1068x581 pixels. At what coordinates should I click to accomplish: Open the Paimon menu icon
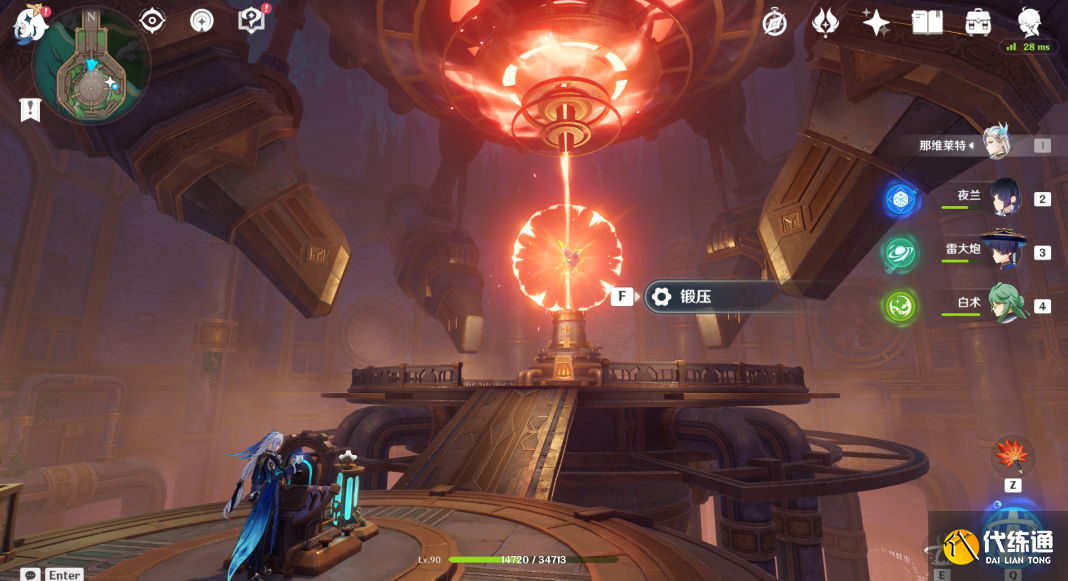coord(30,25)
